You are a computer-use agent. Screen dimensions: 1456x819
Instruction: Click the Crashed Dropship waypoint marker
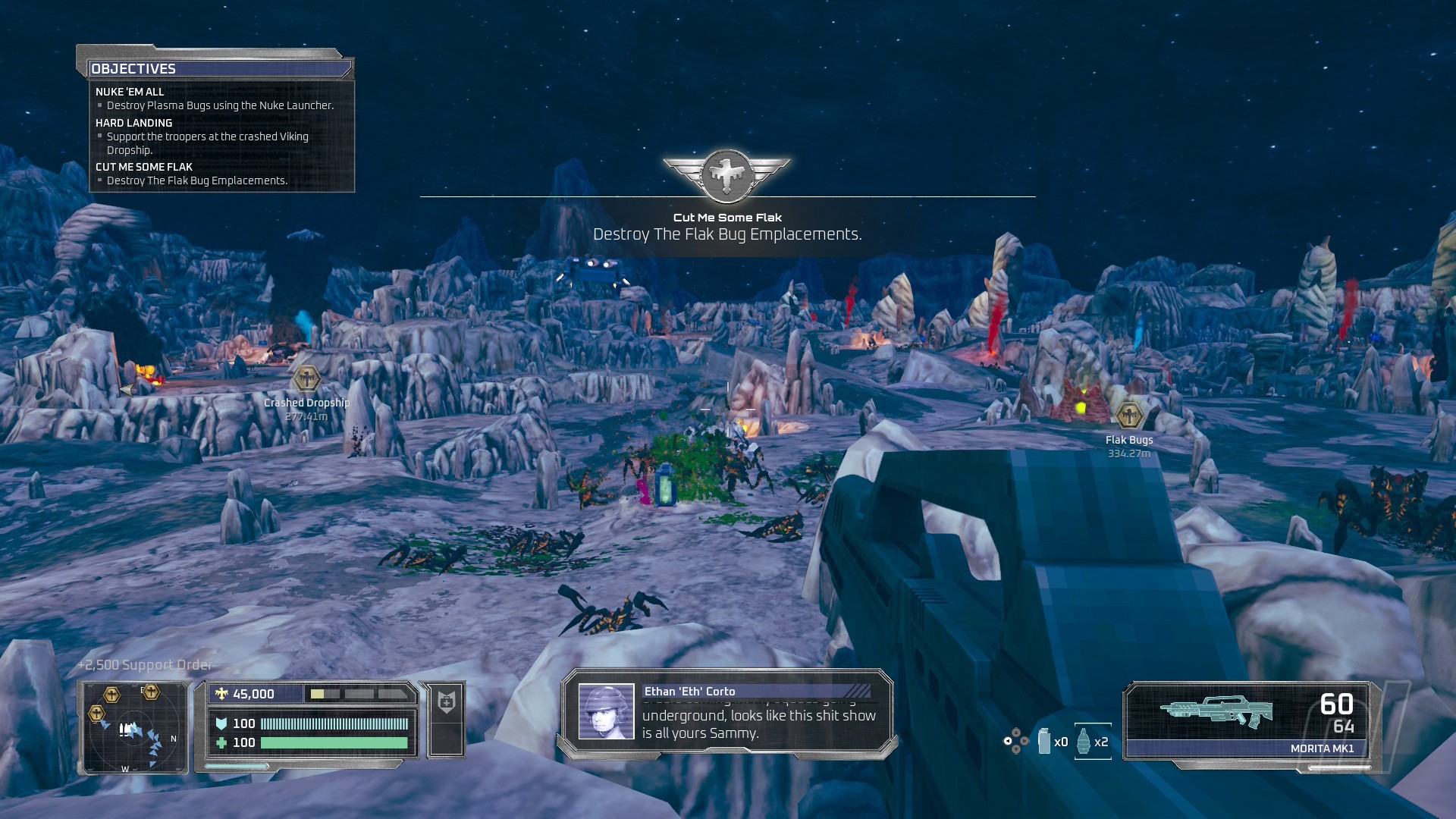[306, 378]
